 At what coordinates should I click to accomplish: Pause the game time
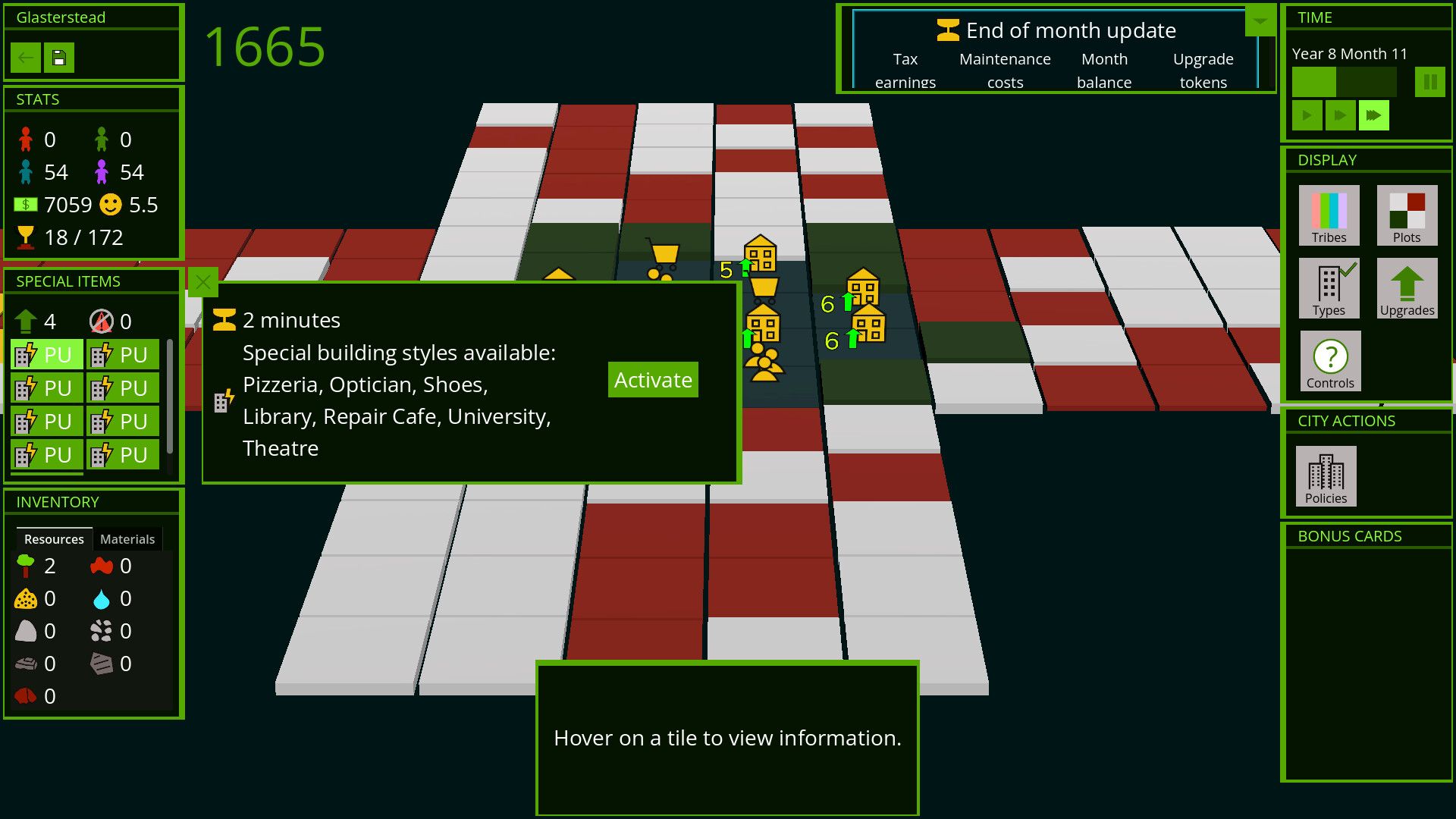click(1429, 82)
